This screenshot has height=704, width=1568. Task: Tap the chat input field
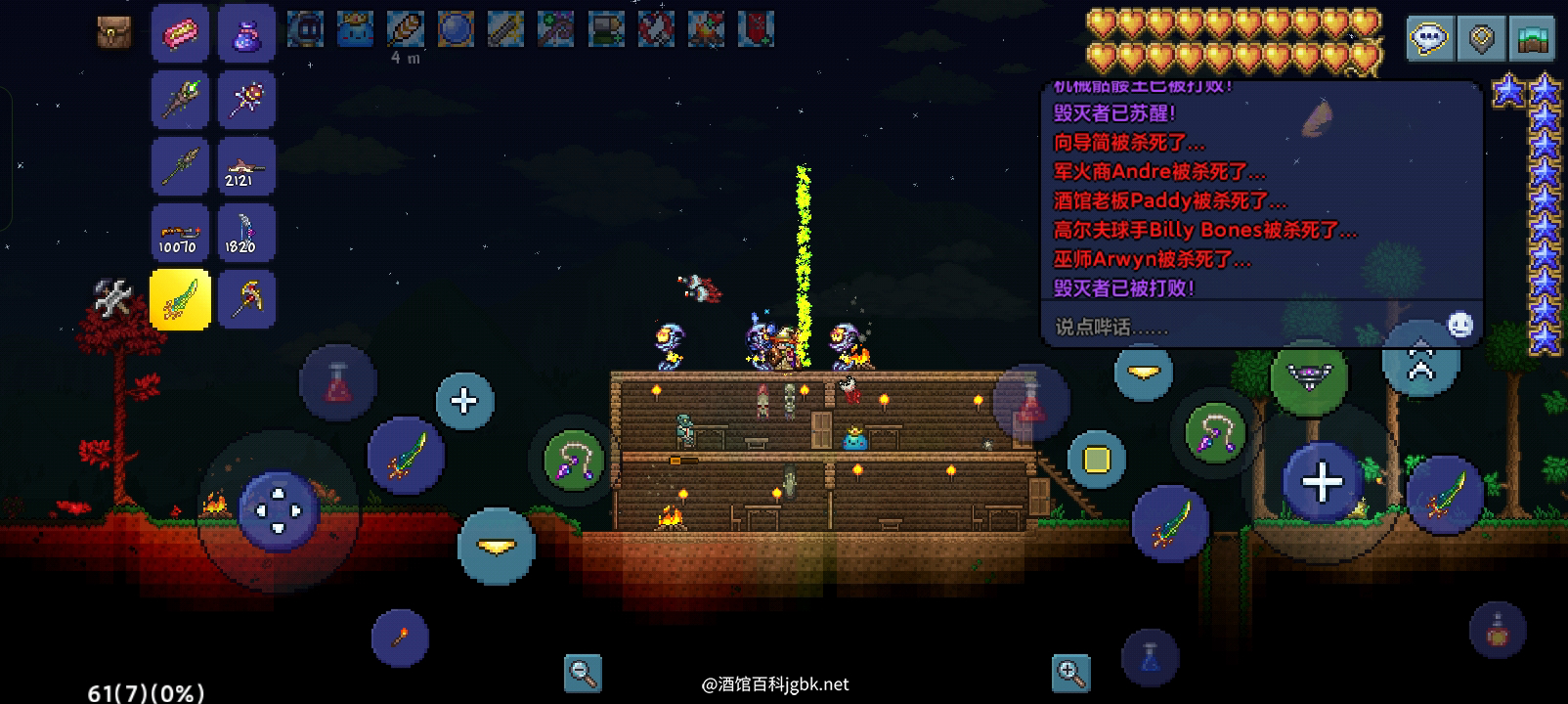click(1232, 327)
